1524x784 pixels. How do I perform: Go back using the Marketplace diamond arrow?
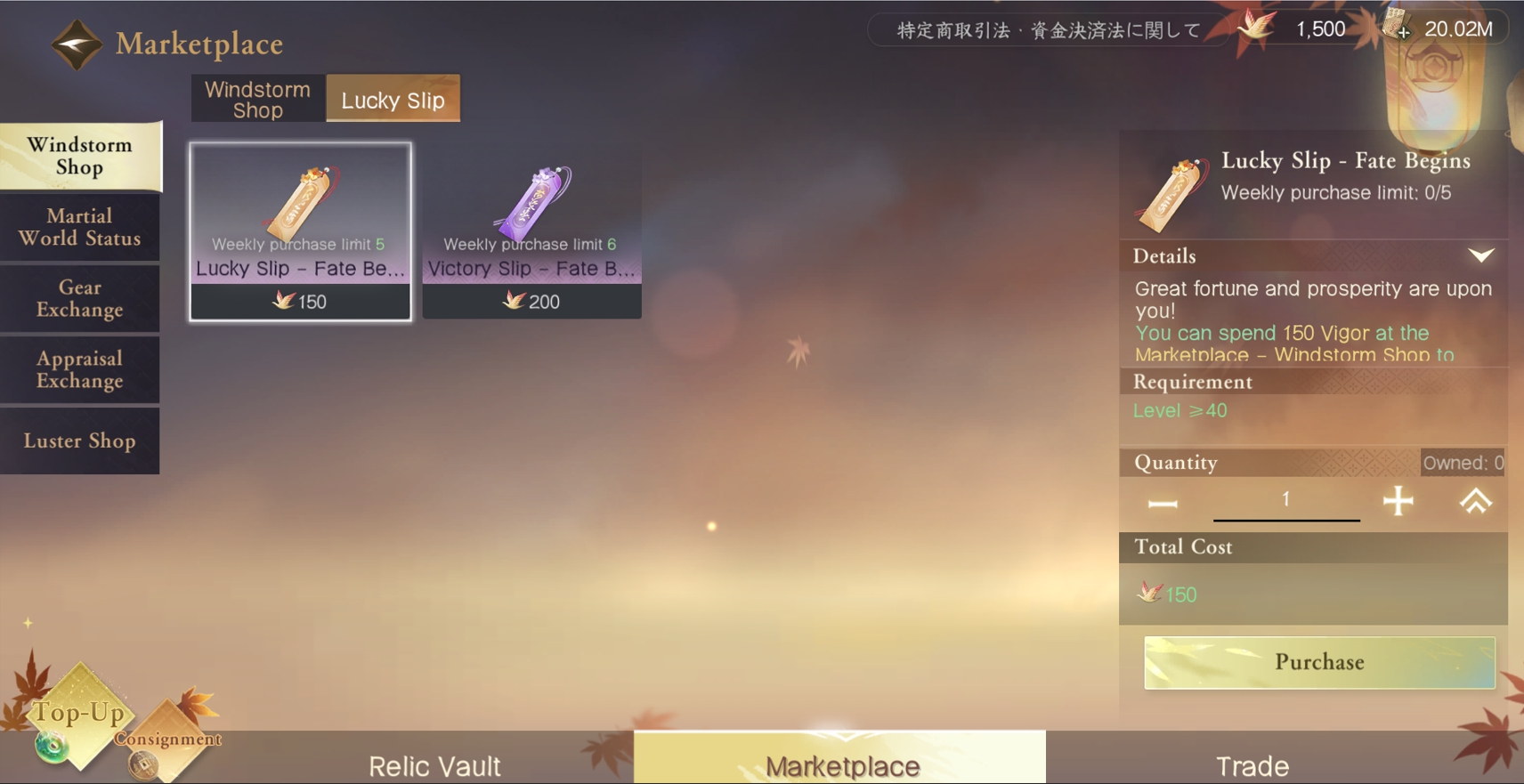click(77, 44)
